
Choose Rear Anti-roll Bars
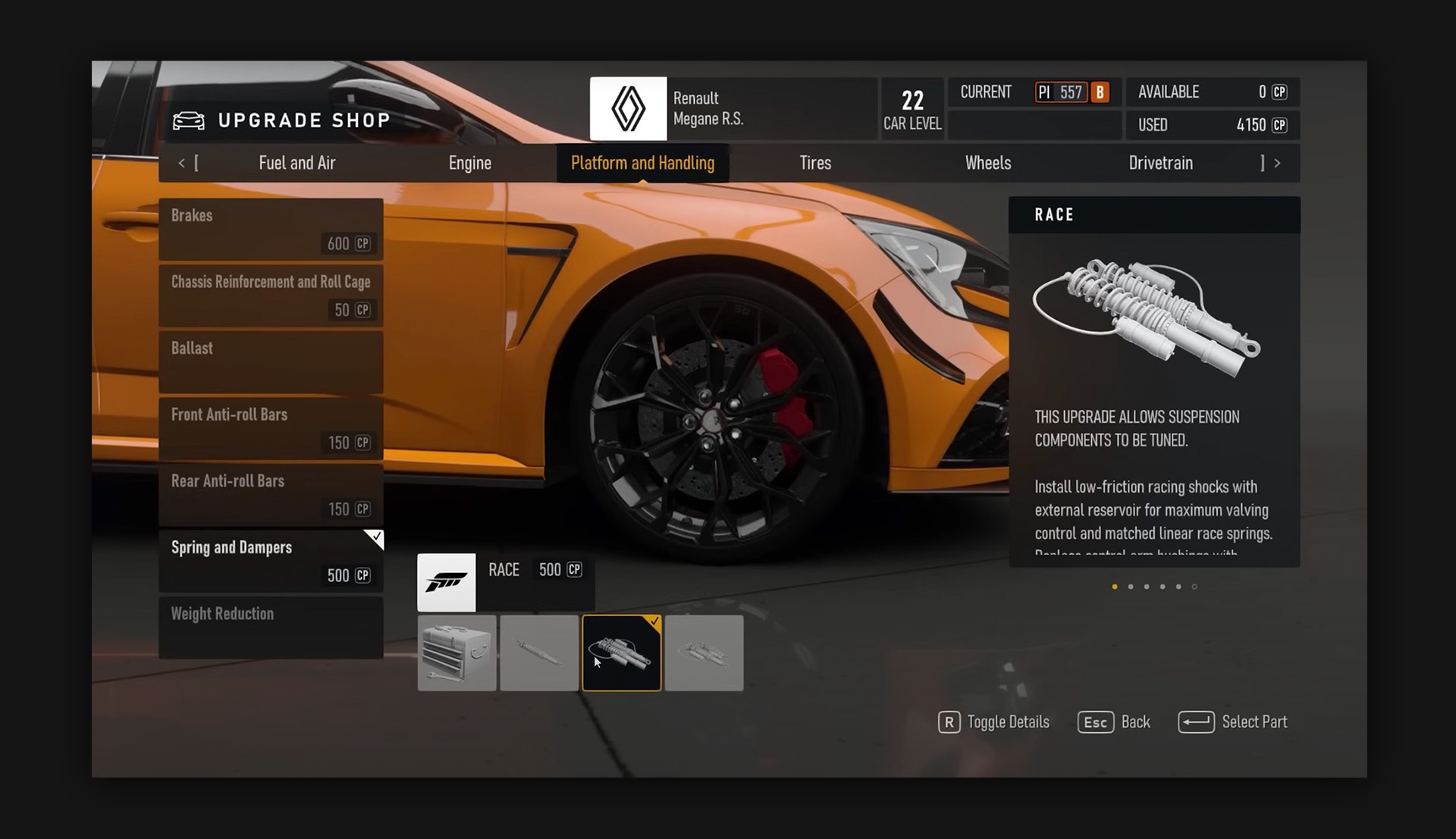[x=271, y=494]
